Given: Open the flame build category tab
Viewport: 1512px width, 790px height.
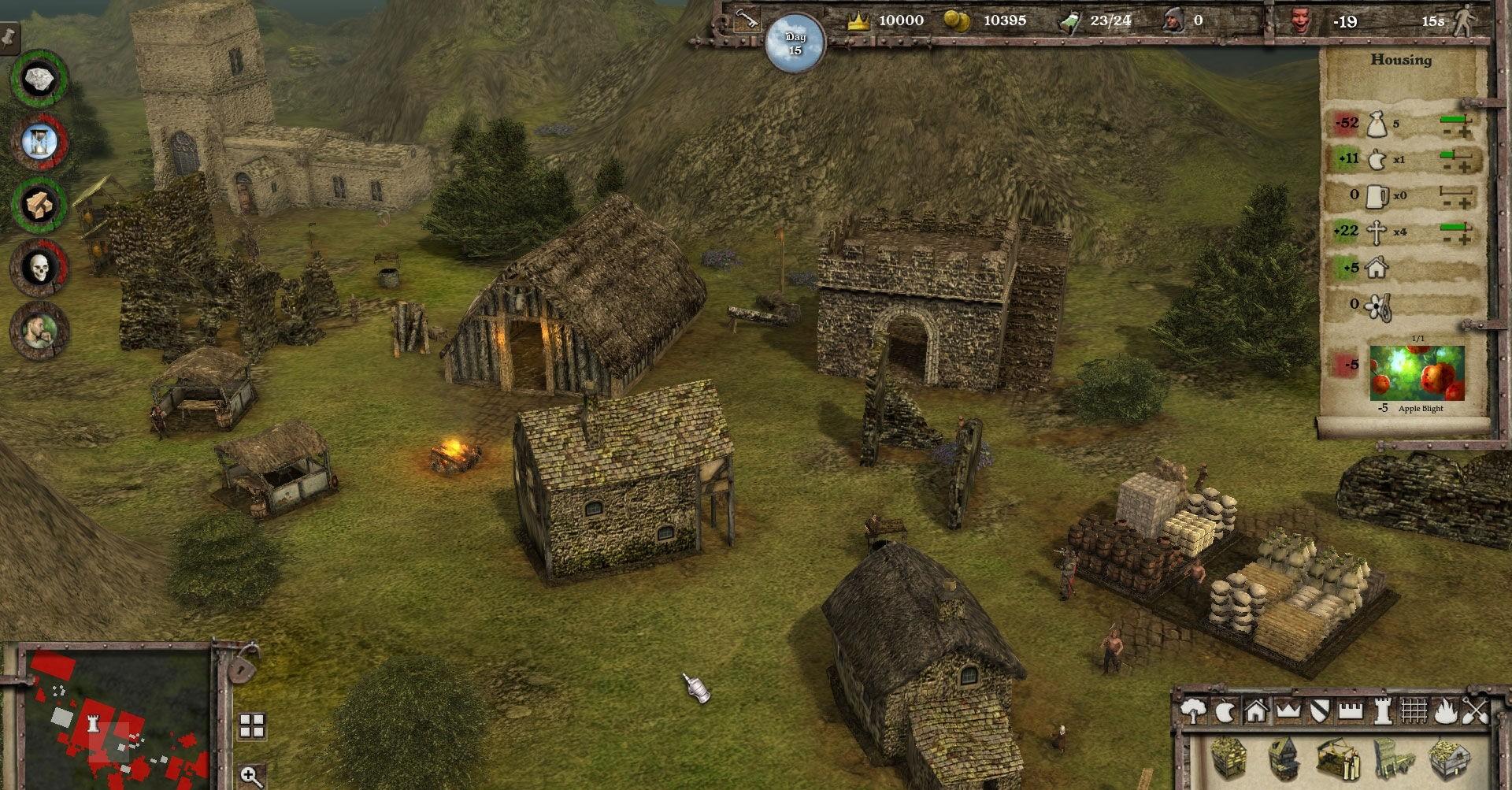Looking at the screenshot, I should click(1445, 712).
